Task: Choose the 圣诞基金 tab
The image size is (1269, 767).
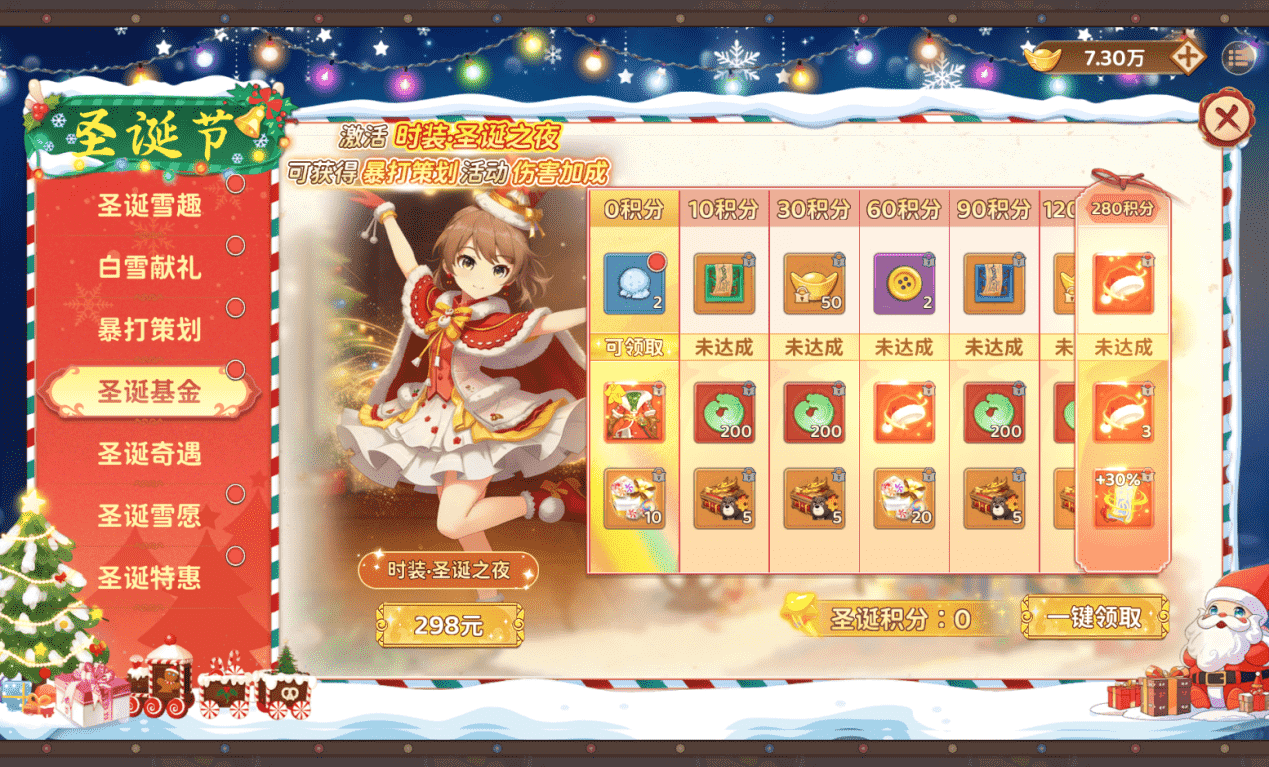Action: tap(149, 391)
